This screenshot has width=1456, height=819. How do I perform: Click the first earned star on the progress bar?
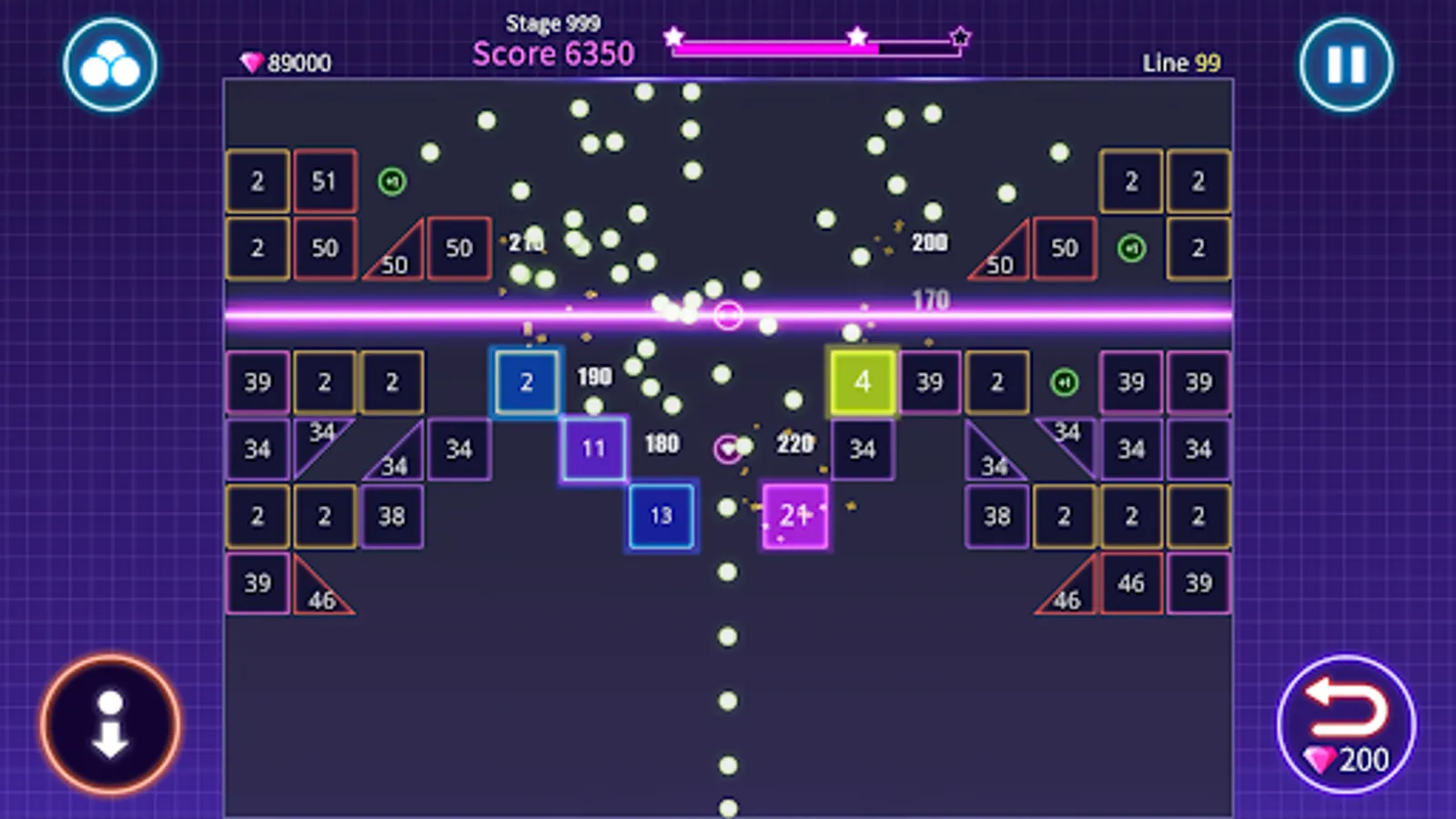point(673,35)
